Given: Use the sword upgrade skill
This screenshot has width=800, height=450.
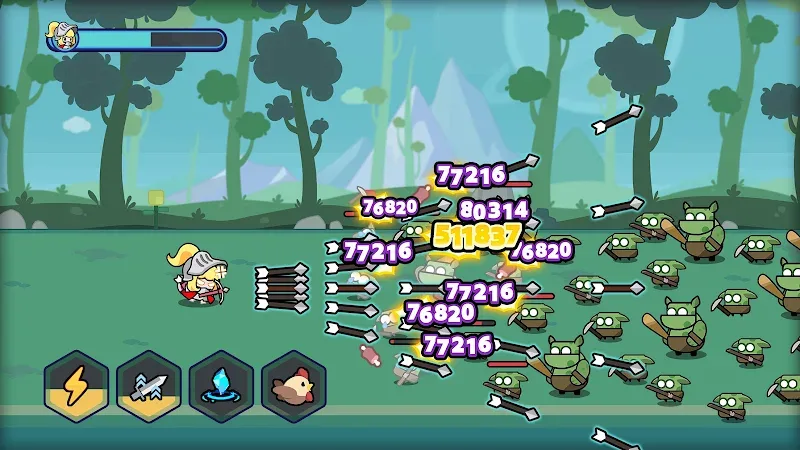Looking at the screenshot, I should (148, 386).
